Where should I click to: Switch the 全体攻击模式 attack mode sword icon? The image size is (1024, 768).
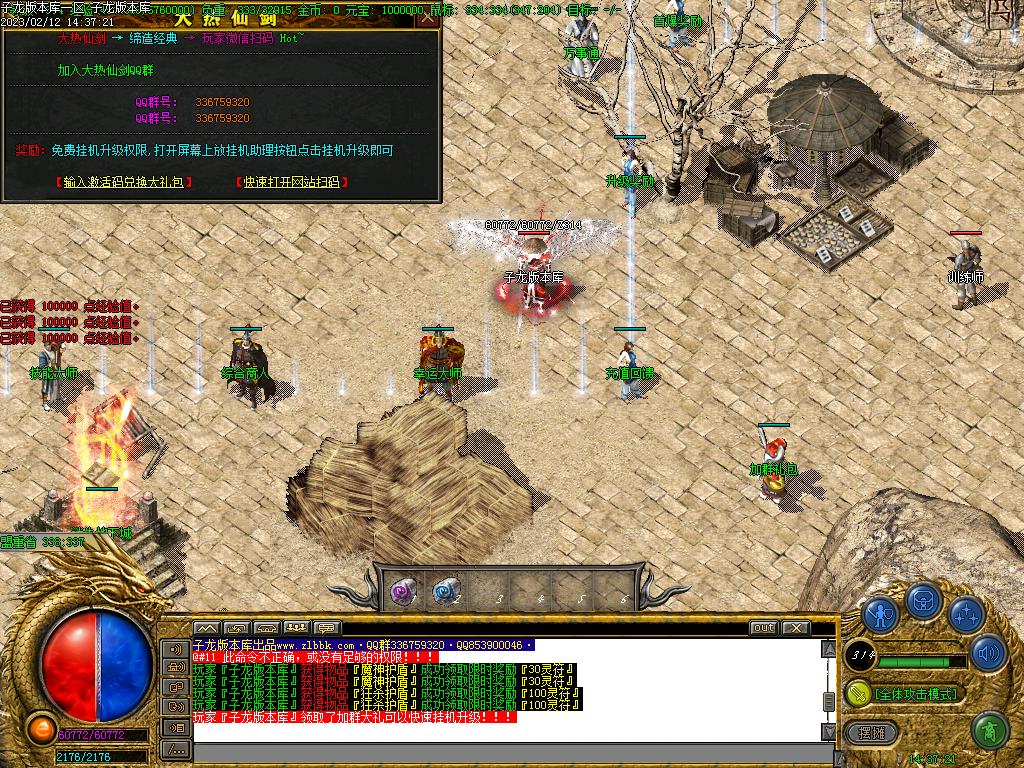point(858,693)
